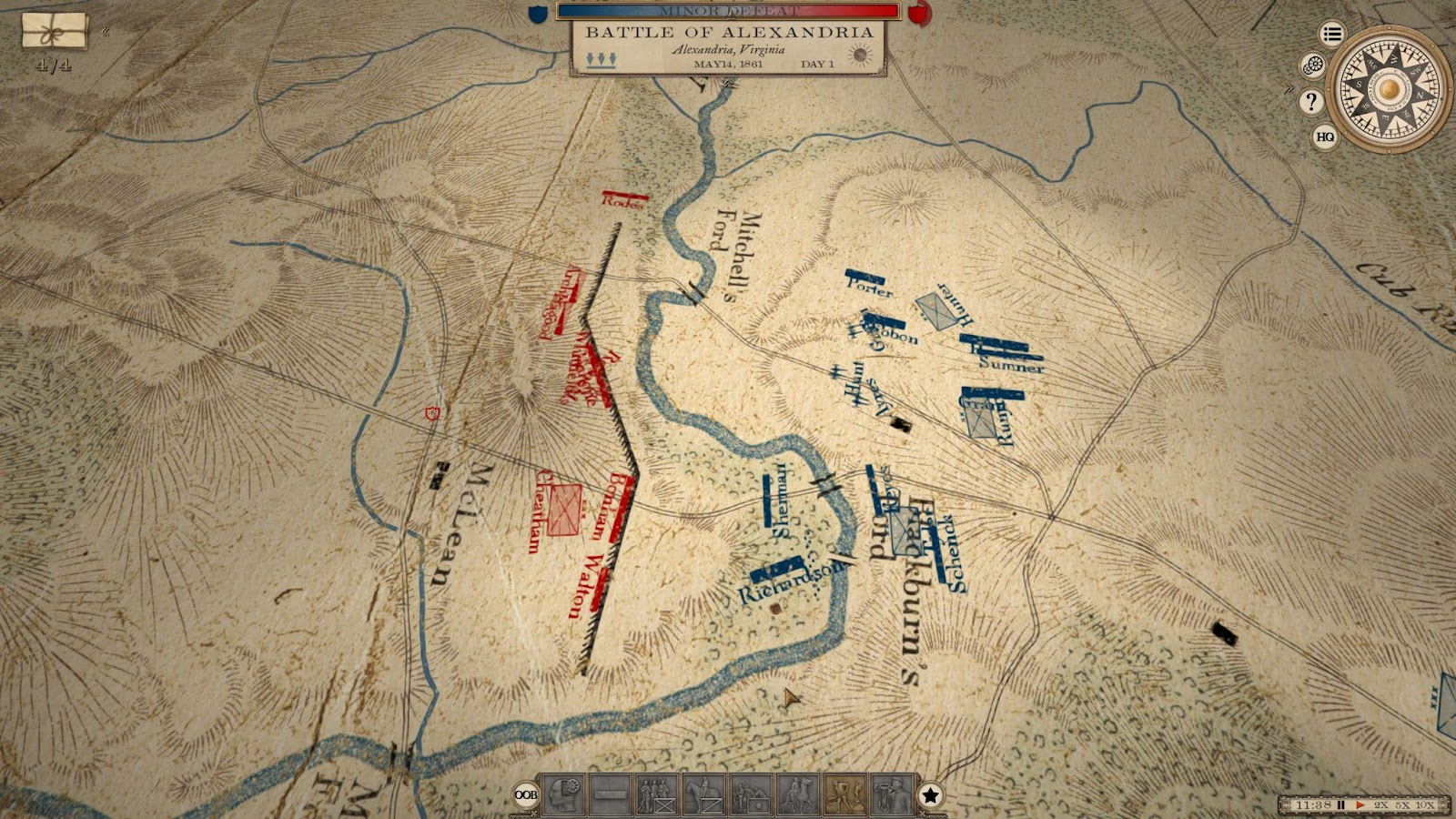The width and height of the screenshot is (1456, 819).
Task: Select the artillery cannon crew toolbar button
Action: (x=752, y=795)
